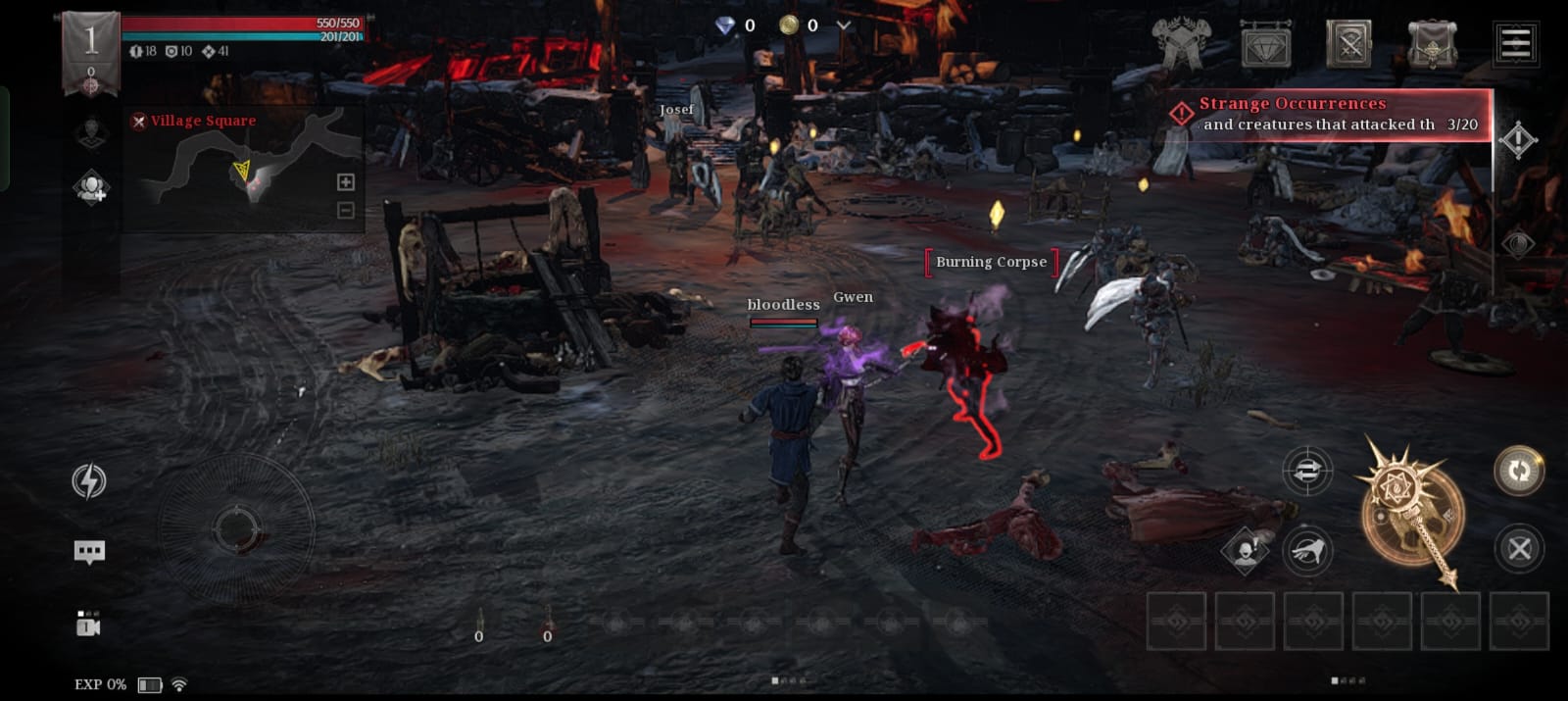Open the laurel crest emblem icon

tap(1182, 44)
